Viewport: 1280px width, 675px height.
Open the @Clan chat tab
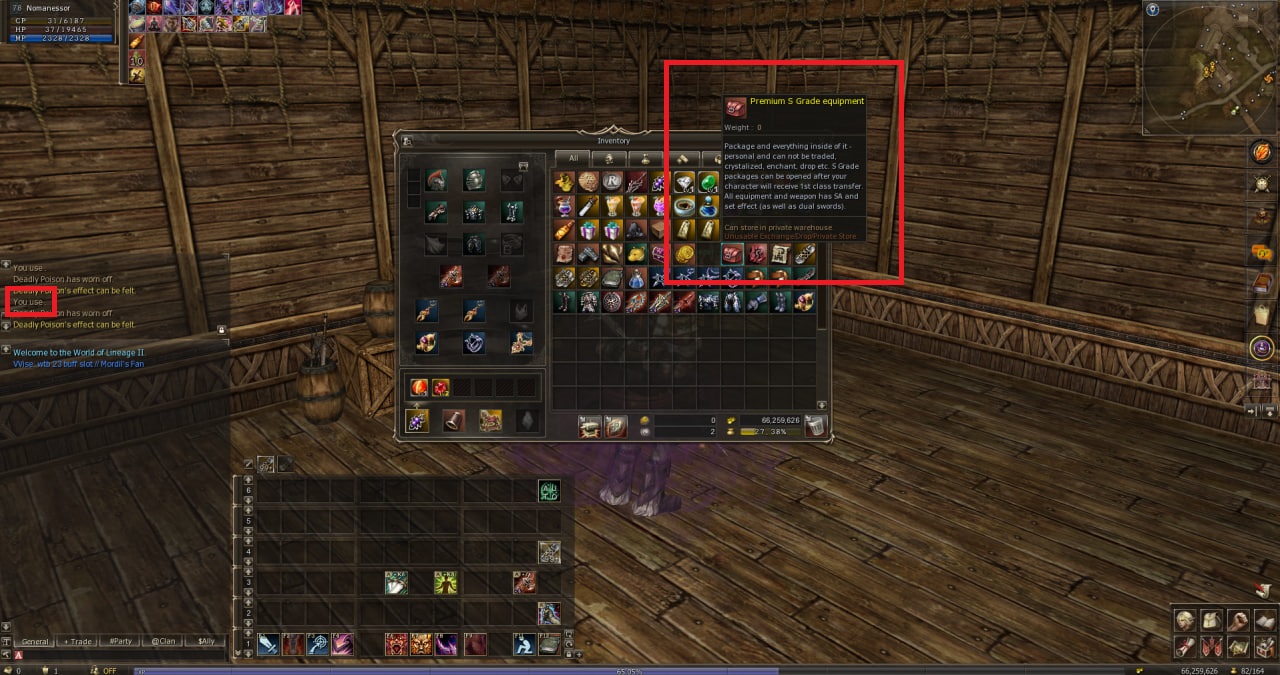click(x=163, y=641)
